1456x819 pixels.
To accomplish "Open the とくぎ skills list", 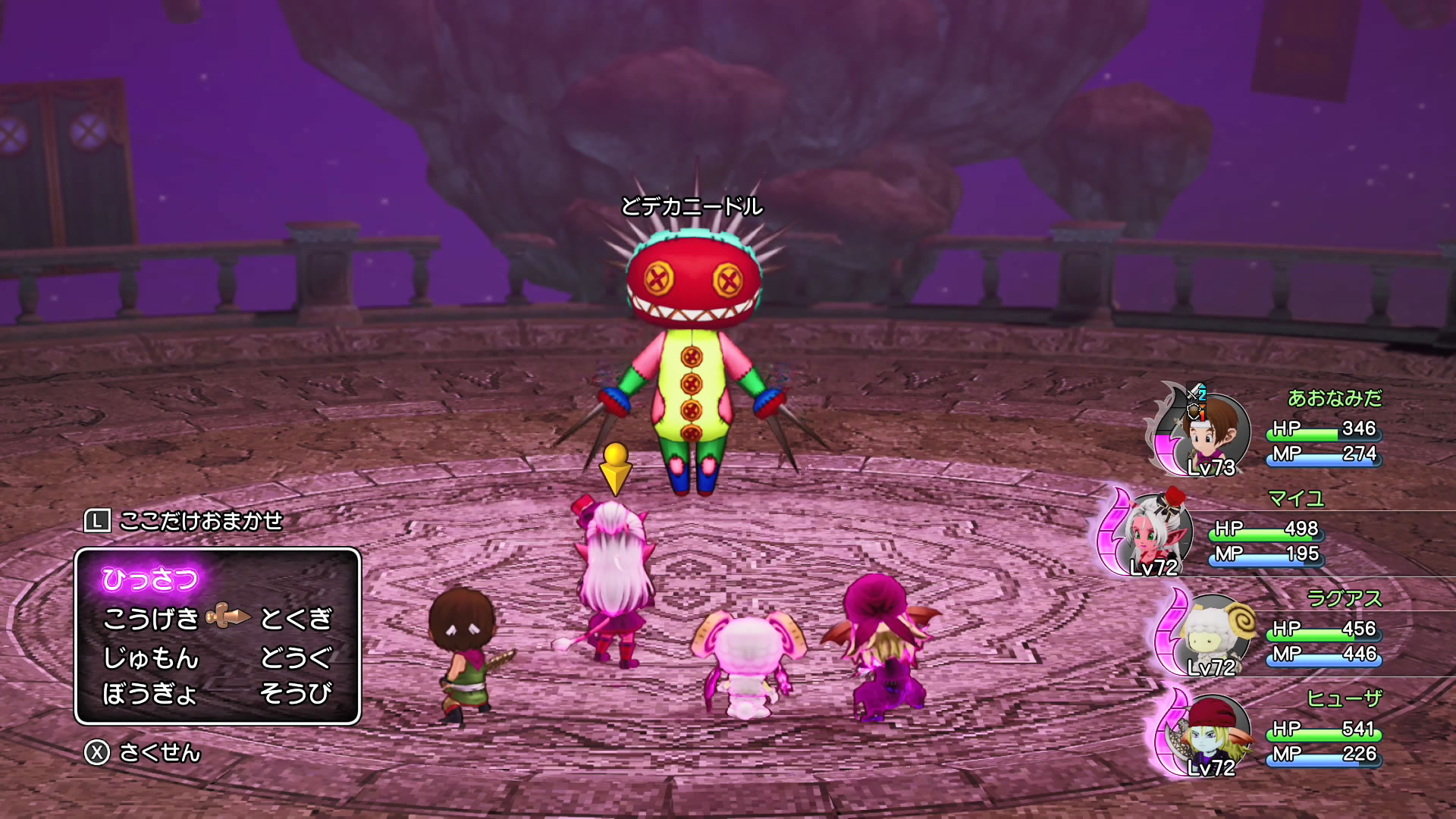I will 296,619.
